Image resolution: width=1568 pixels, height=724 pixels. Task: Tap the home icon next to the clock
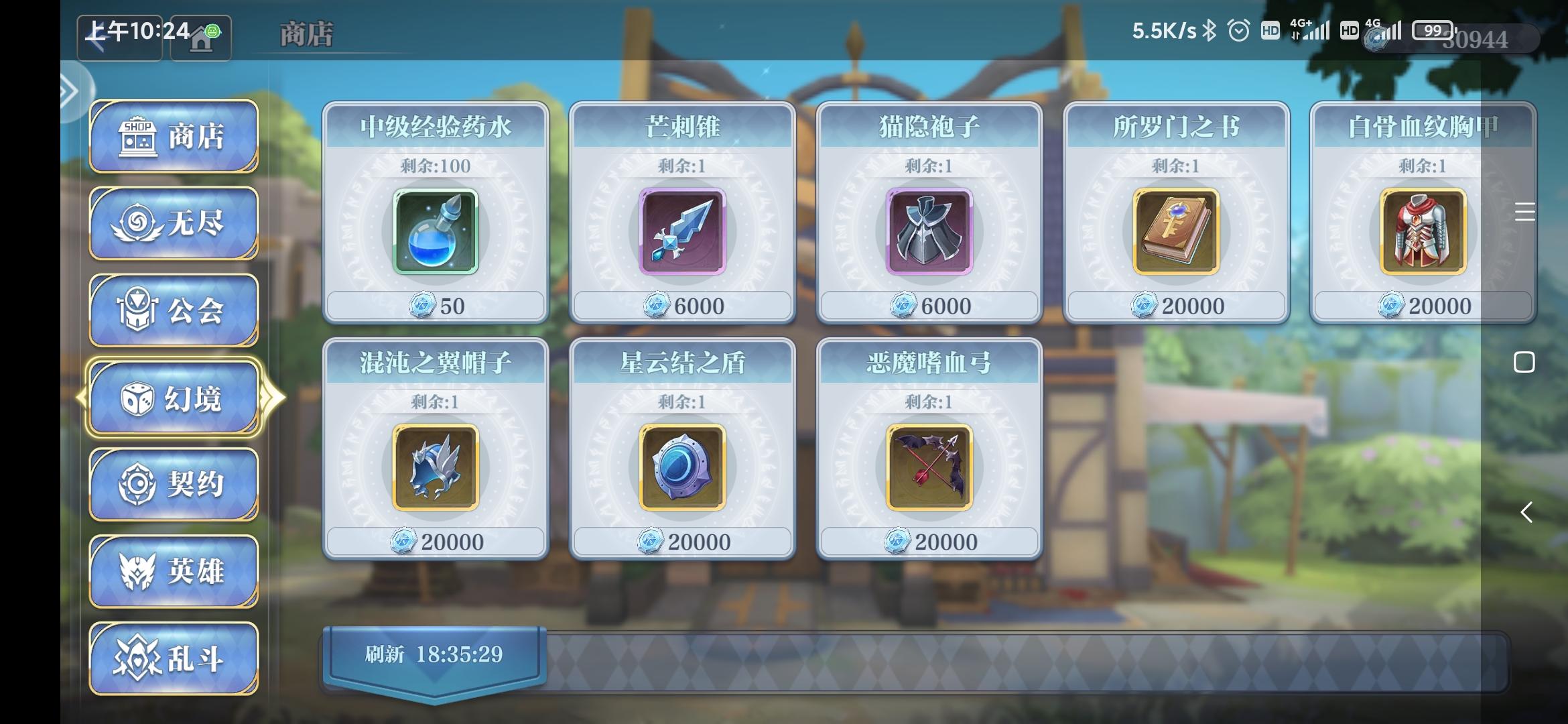(x=200, y=37)
